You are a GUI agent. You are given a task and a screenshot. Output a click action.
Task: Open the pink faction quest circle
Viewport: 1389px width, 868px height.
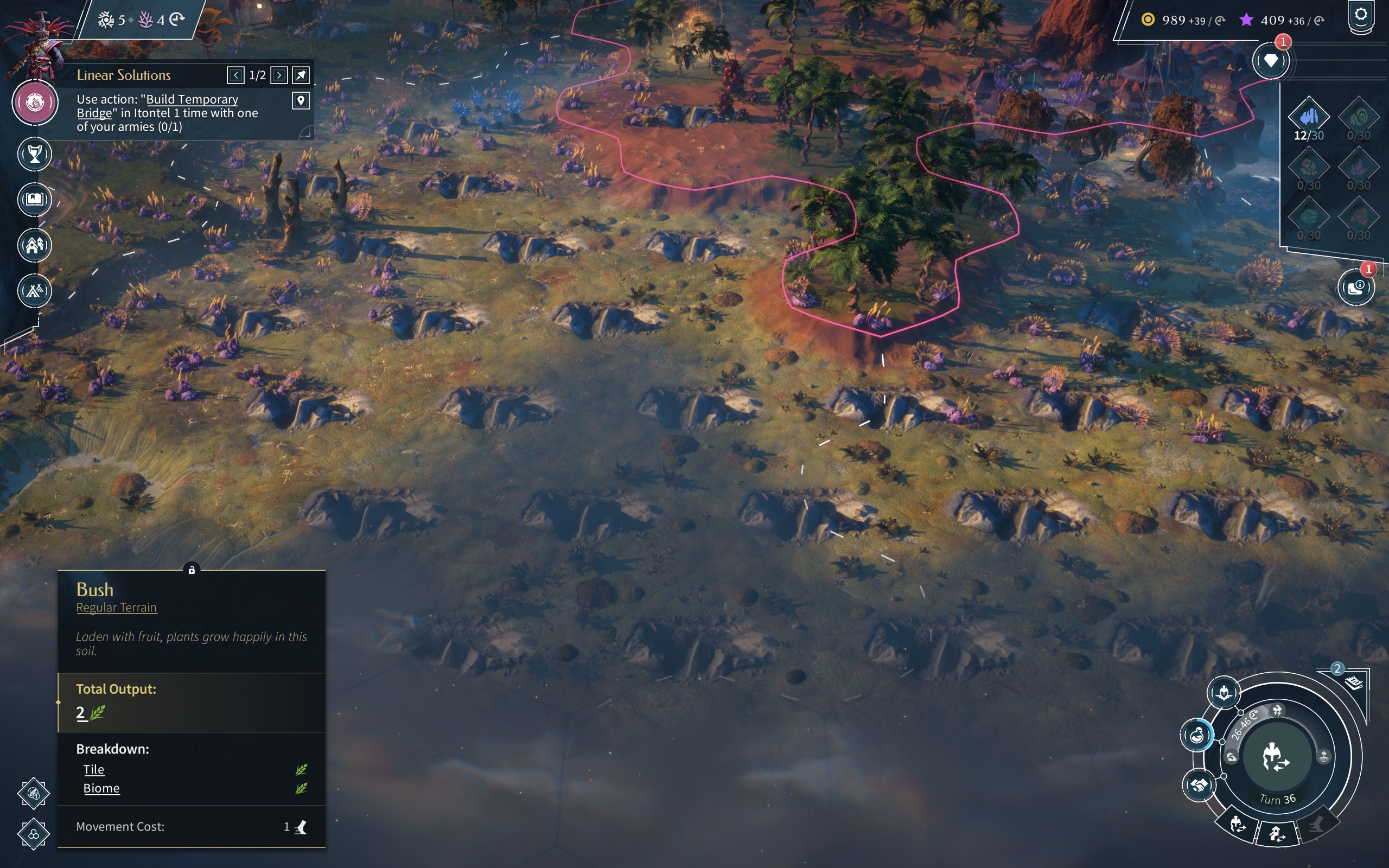35,103
